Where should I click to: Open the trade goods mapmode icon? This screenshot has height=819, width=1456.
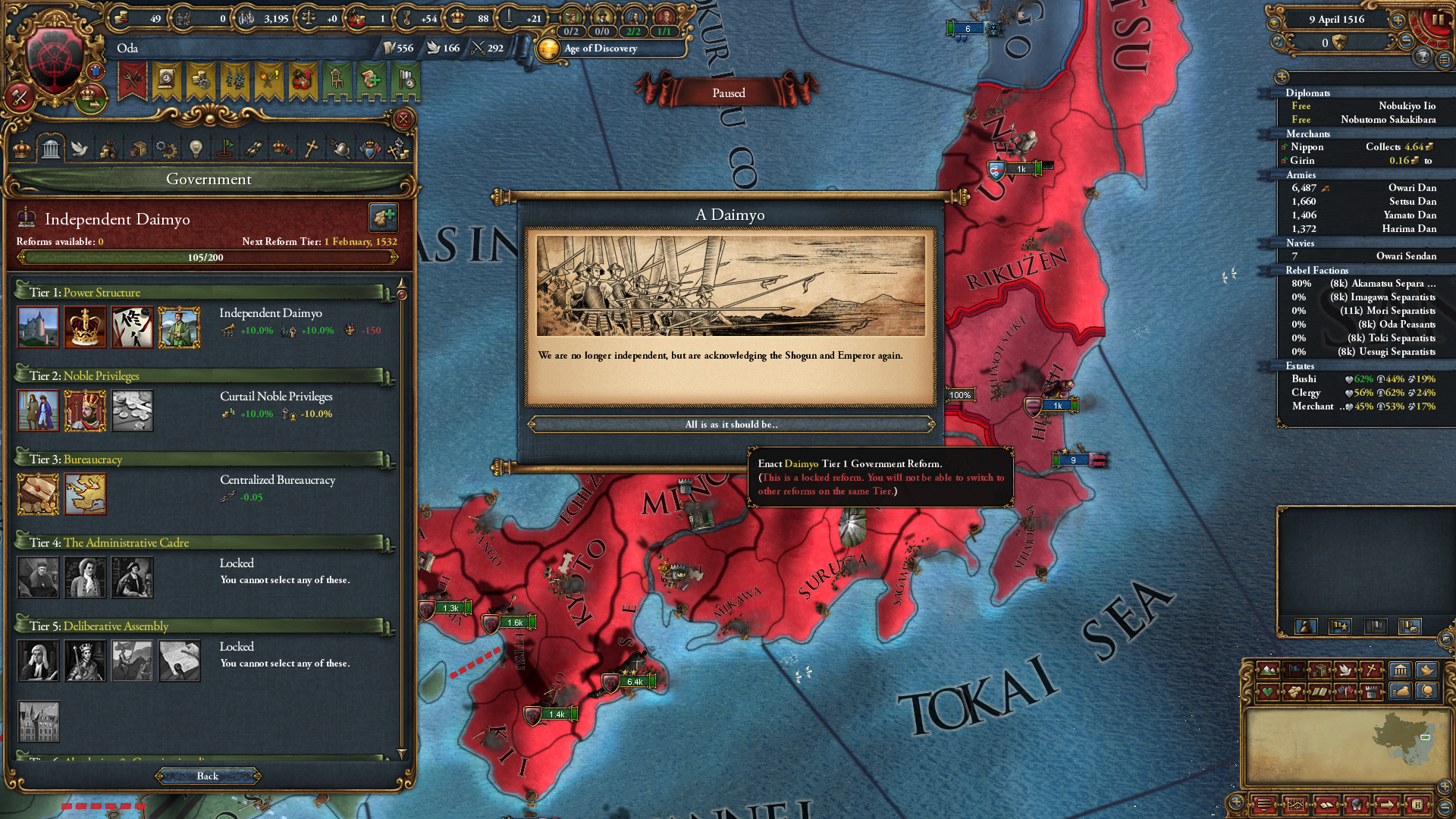pyautogui.click(x=1319, y=670)
